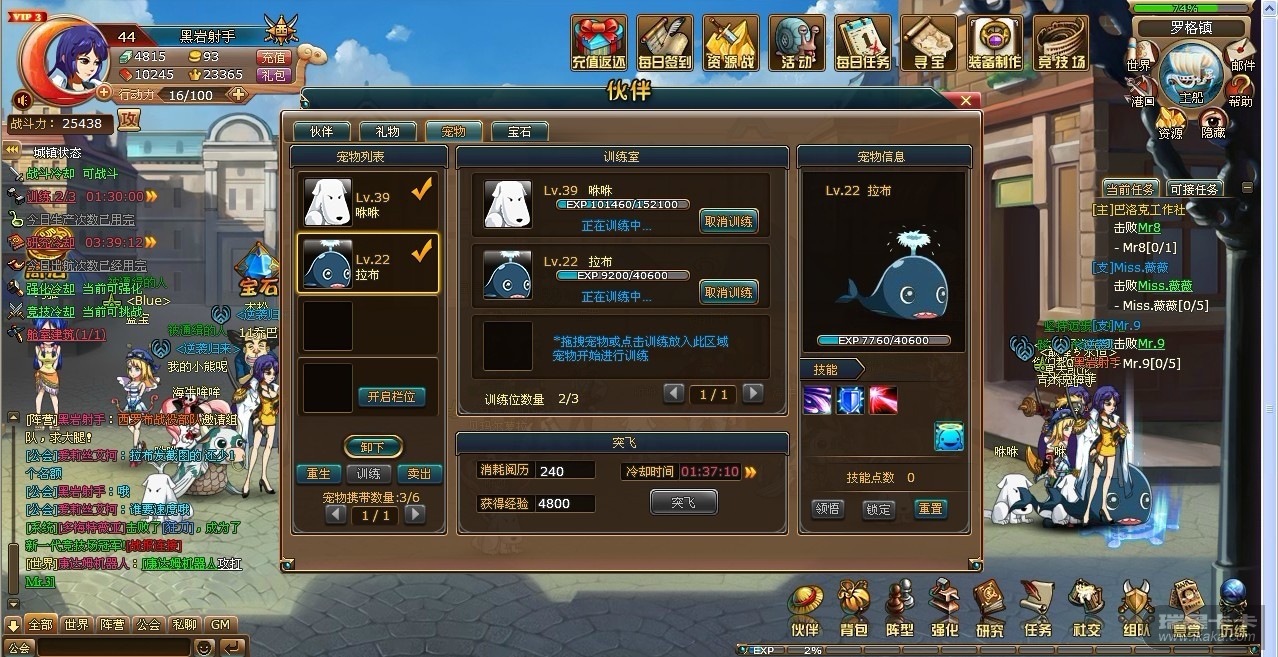Switch to the 礼物 gift tab

point(387,132)
